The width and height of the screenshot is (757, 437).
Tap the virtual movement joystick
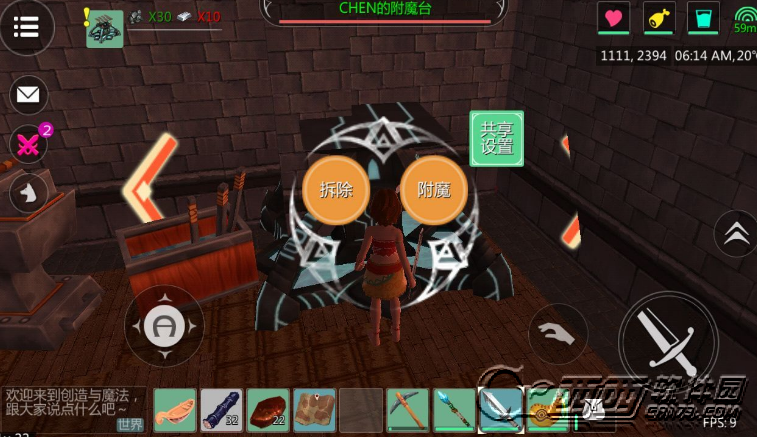[x=163, y=326]
